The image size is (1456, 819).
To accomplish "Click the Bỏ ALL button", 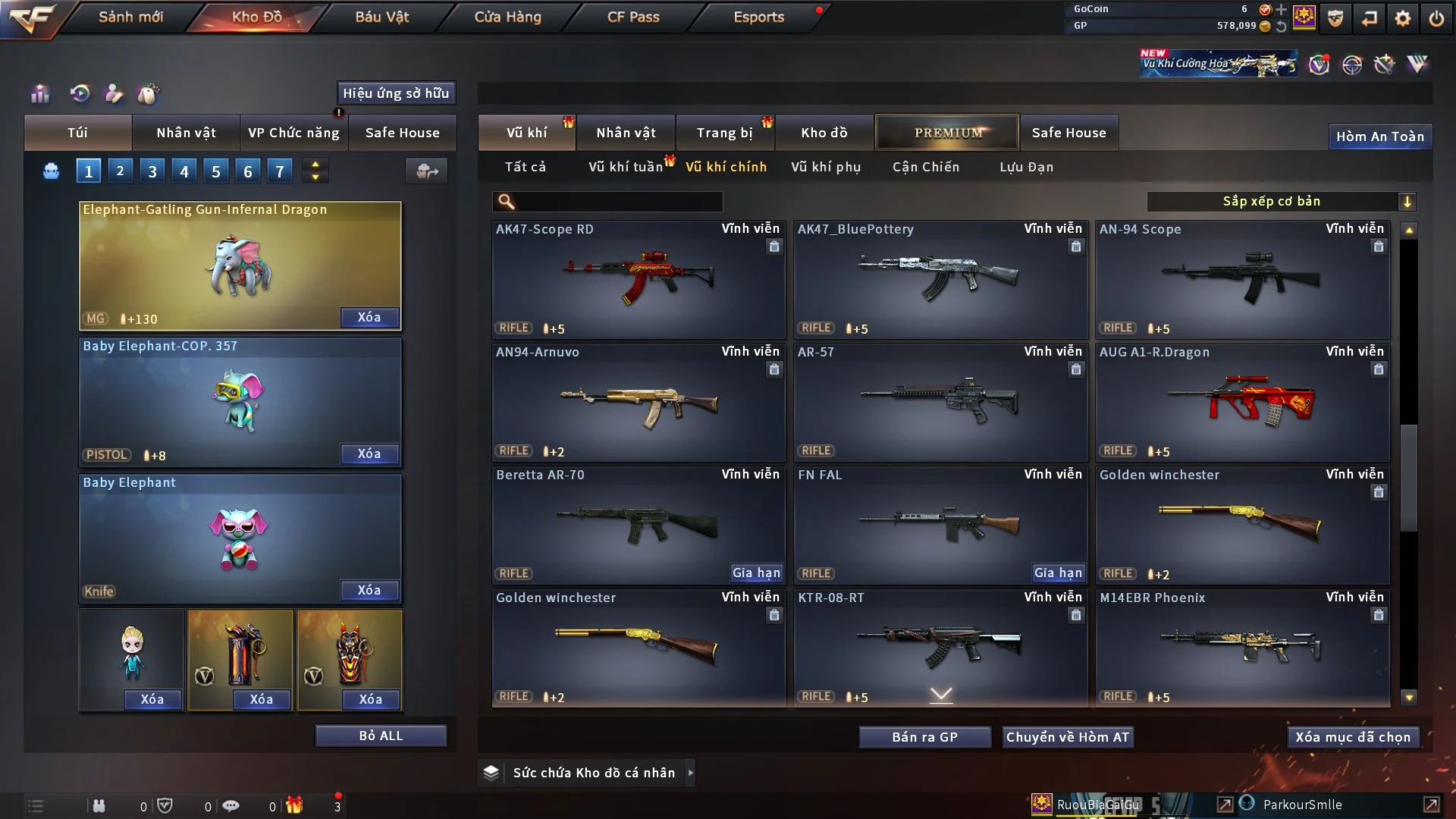I will tap(381, 736).
